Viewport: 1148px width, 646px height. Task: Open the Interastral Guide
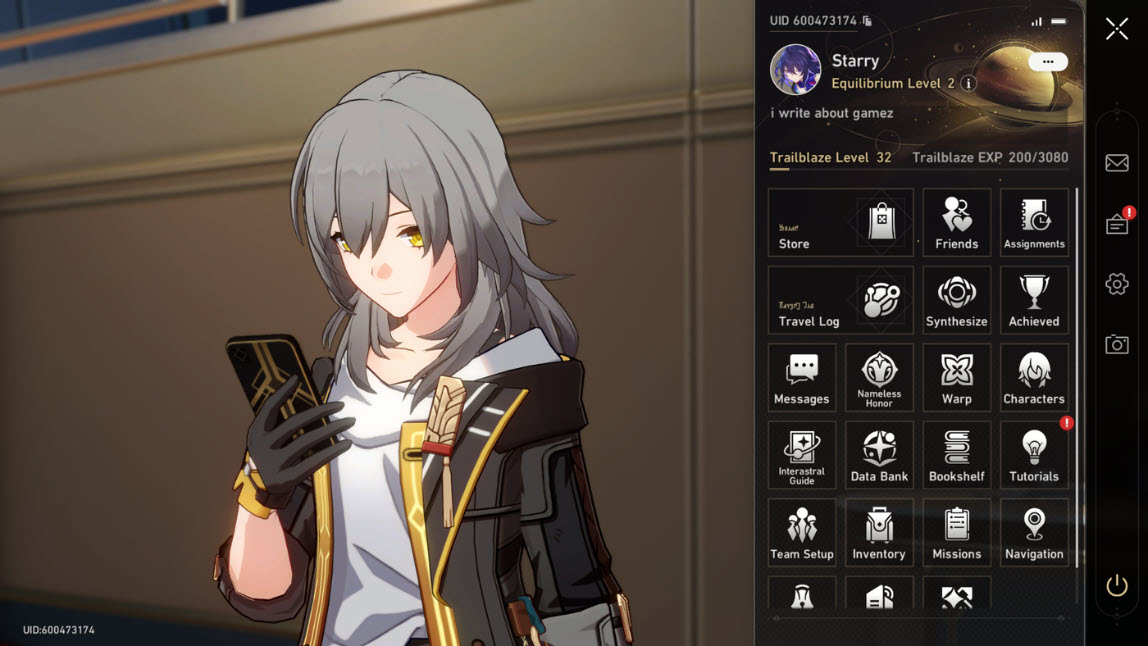802,455
